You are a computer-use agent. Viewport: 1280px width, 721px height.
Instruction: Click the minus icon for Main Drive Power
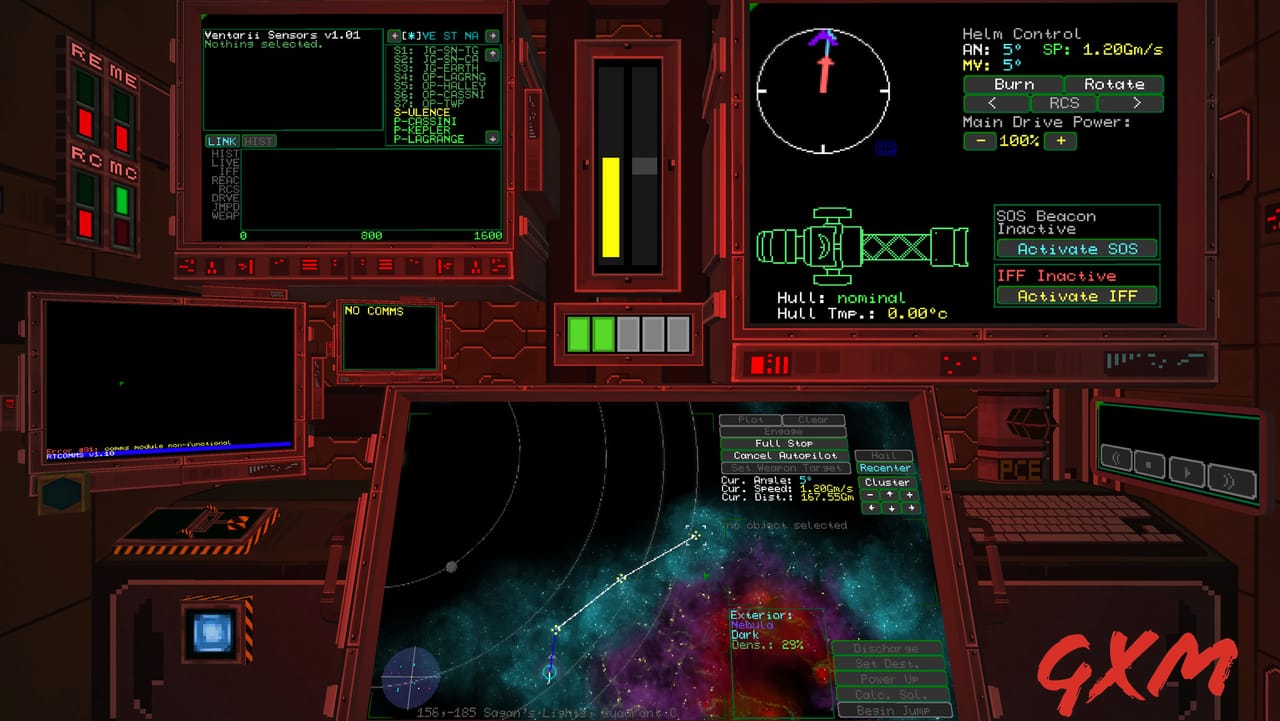[x=979, y=141]
